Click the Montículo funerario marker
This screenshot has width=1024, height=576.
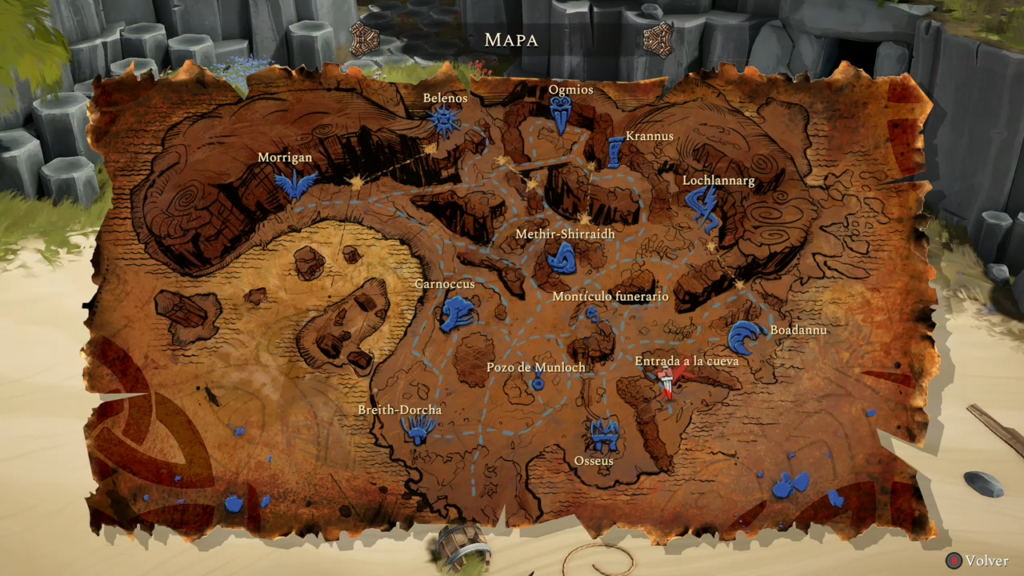(597, 318)
